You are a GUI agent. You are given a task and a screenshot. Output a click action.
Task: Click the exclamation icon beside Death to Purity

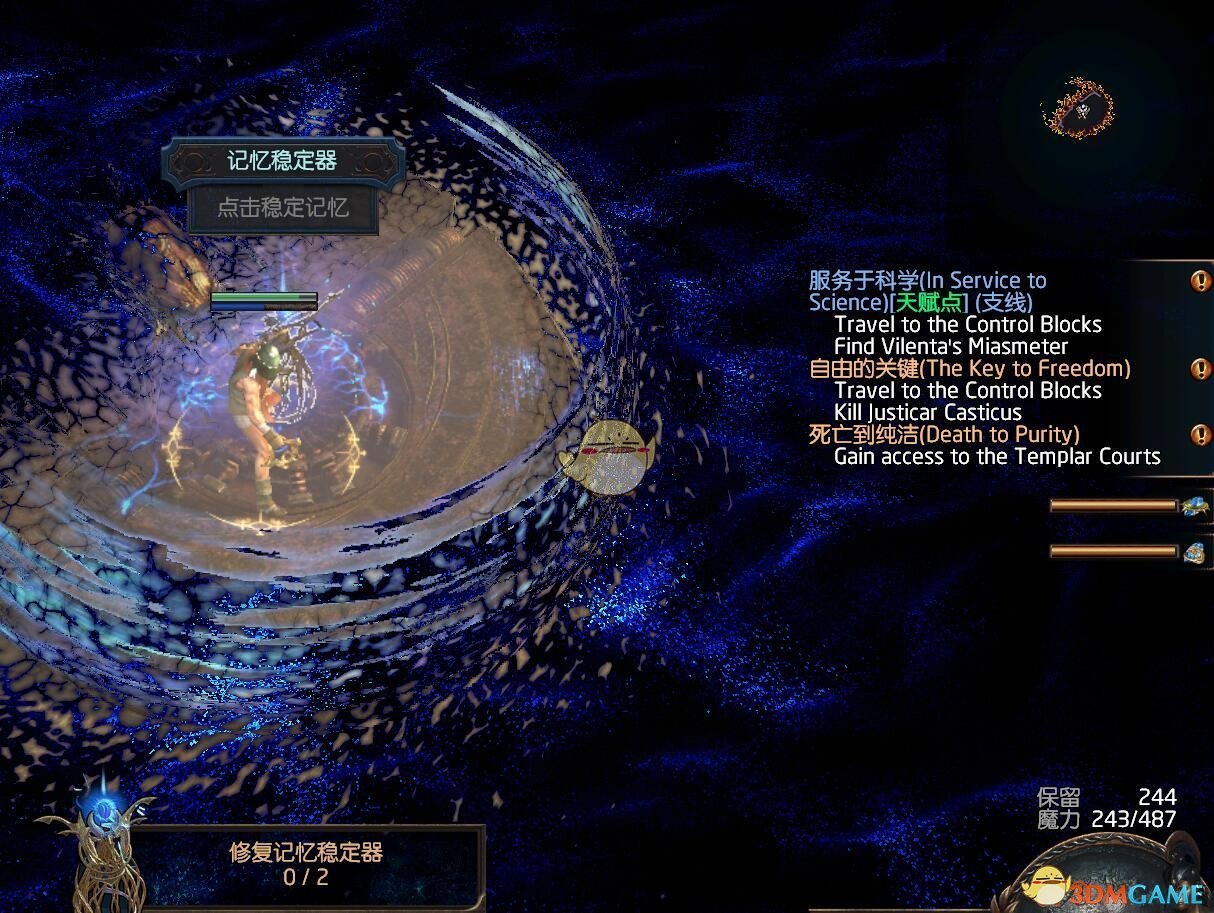1200,435
